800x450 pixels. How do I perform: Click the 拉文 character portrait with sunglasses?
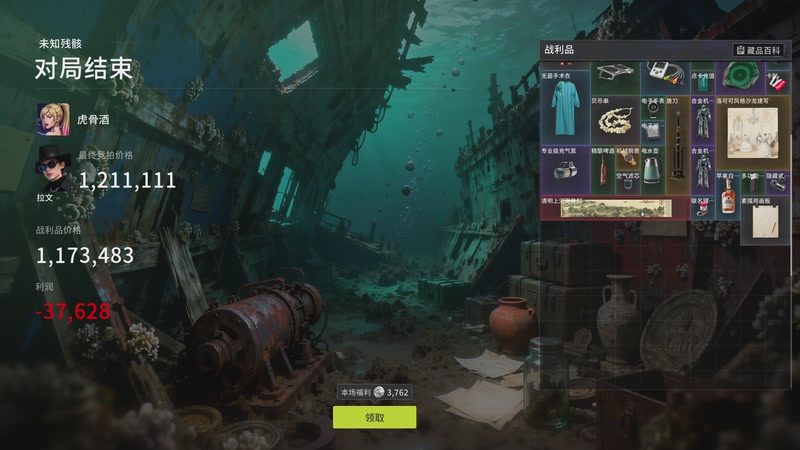click(x=52, y=168)
